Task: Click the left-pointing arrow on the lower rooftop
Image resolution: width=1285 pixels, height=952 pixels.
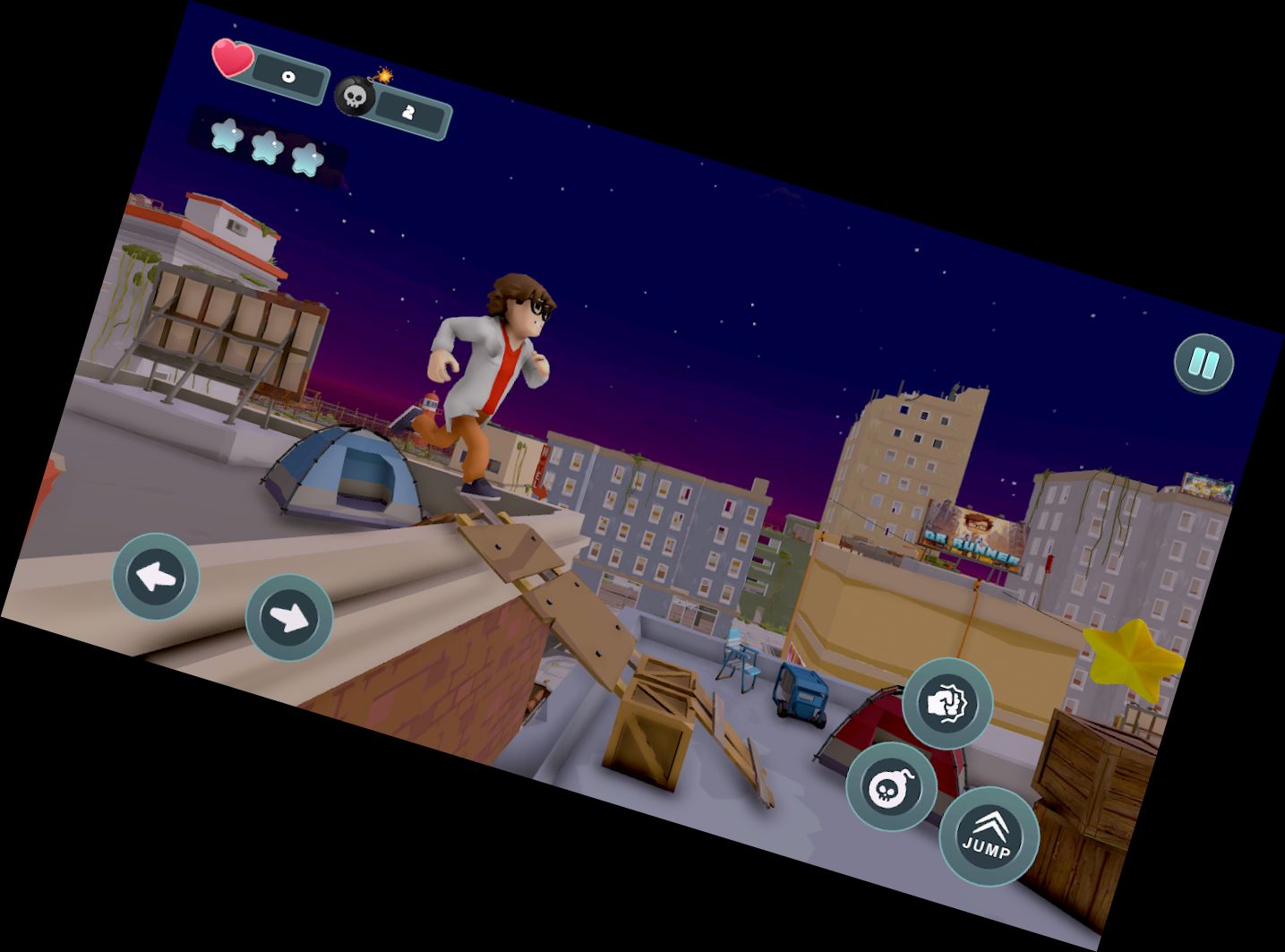Action: coord(157,578)
